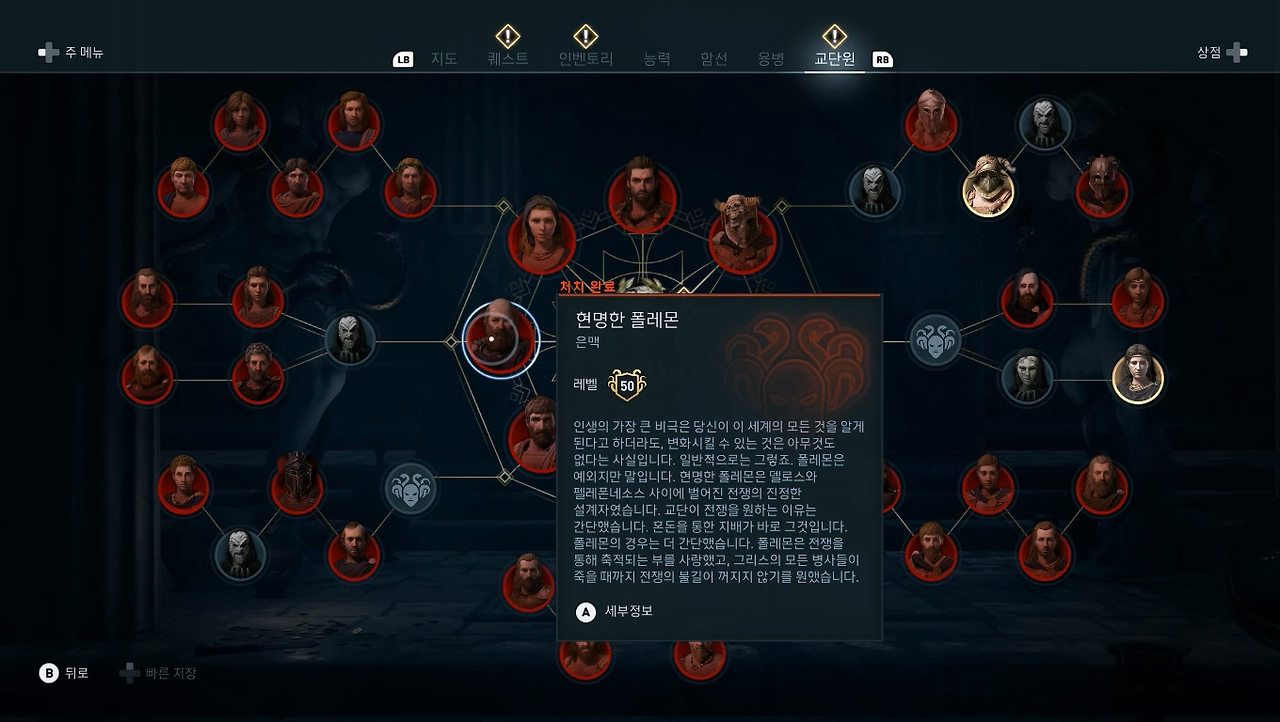This screenshot has width=1280, height=722.
Task: Click the Medusa sigil icon on the right branch
Action: (935, 338)
